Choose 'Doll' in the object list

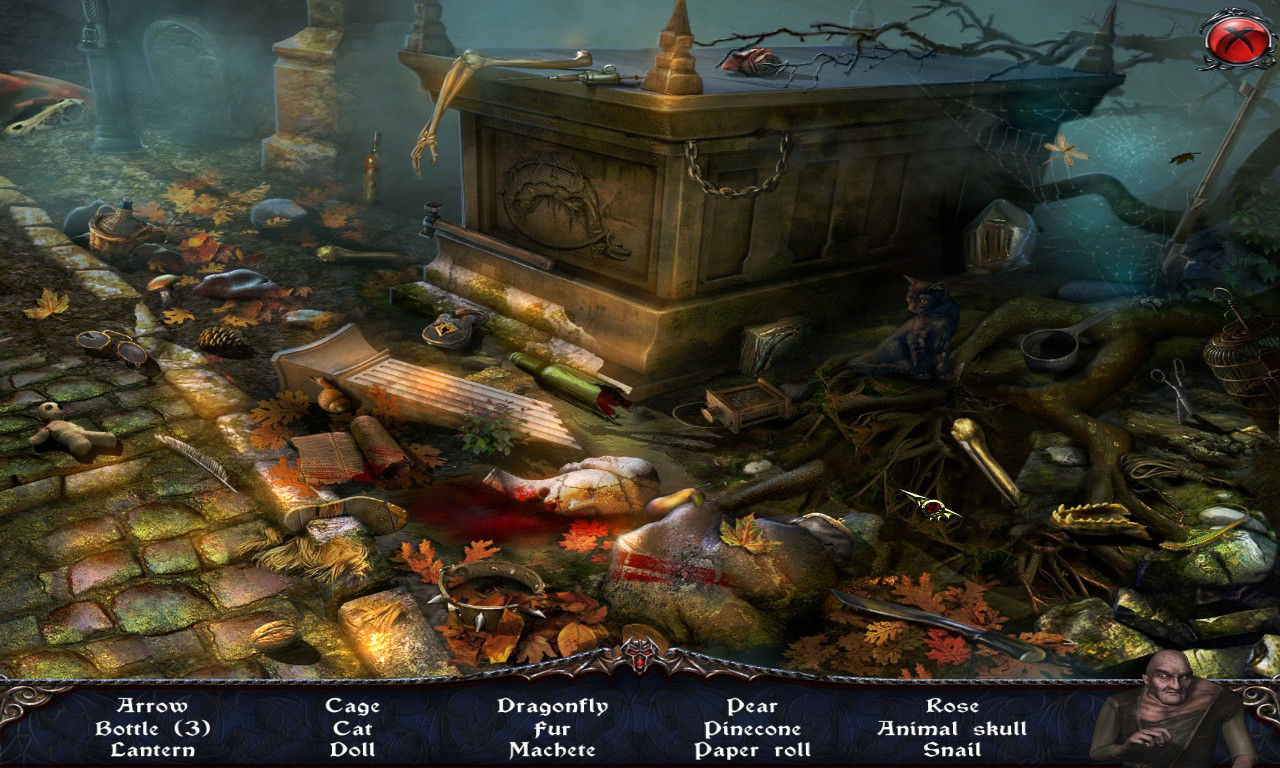tap(352, 750)
